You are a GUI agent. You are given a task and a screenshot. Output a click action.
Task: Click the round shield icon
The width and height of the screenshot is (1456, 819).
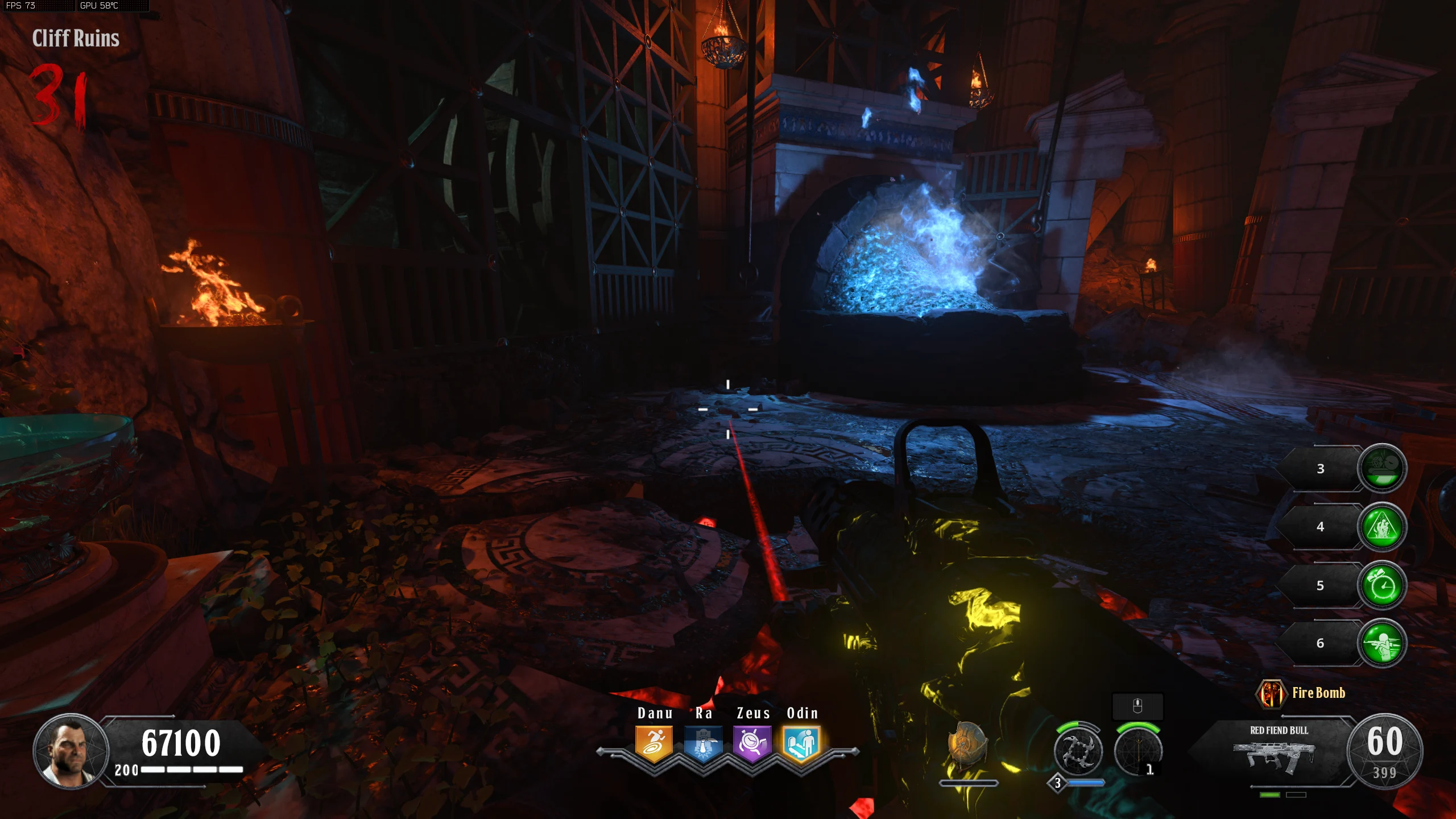pyautogui.click(x=966, y=746)
